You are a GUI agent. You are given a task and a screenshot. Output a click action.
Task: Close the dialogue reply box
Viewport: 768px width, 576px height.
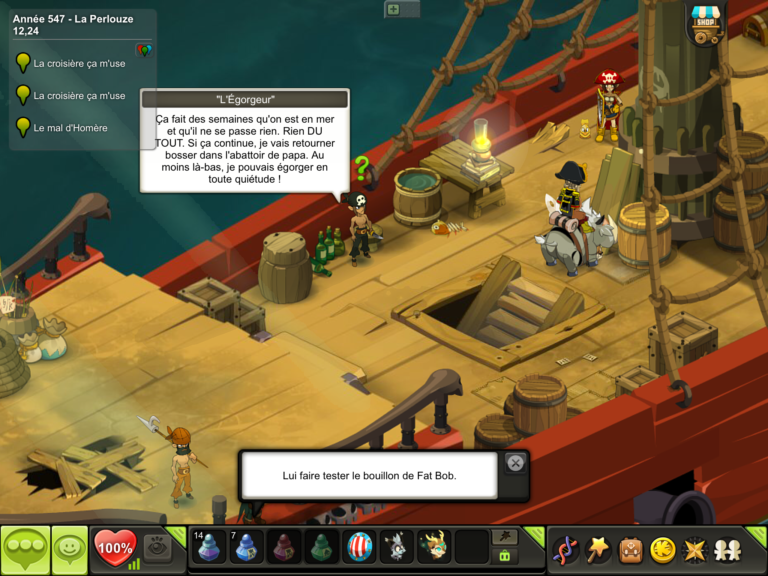pos(515,463)
